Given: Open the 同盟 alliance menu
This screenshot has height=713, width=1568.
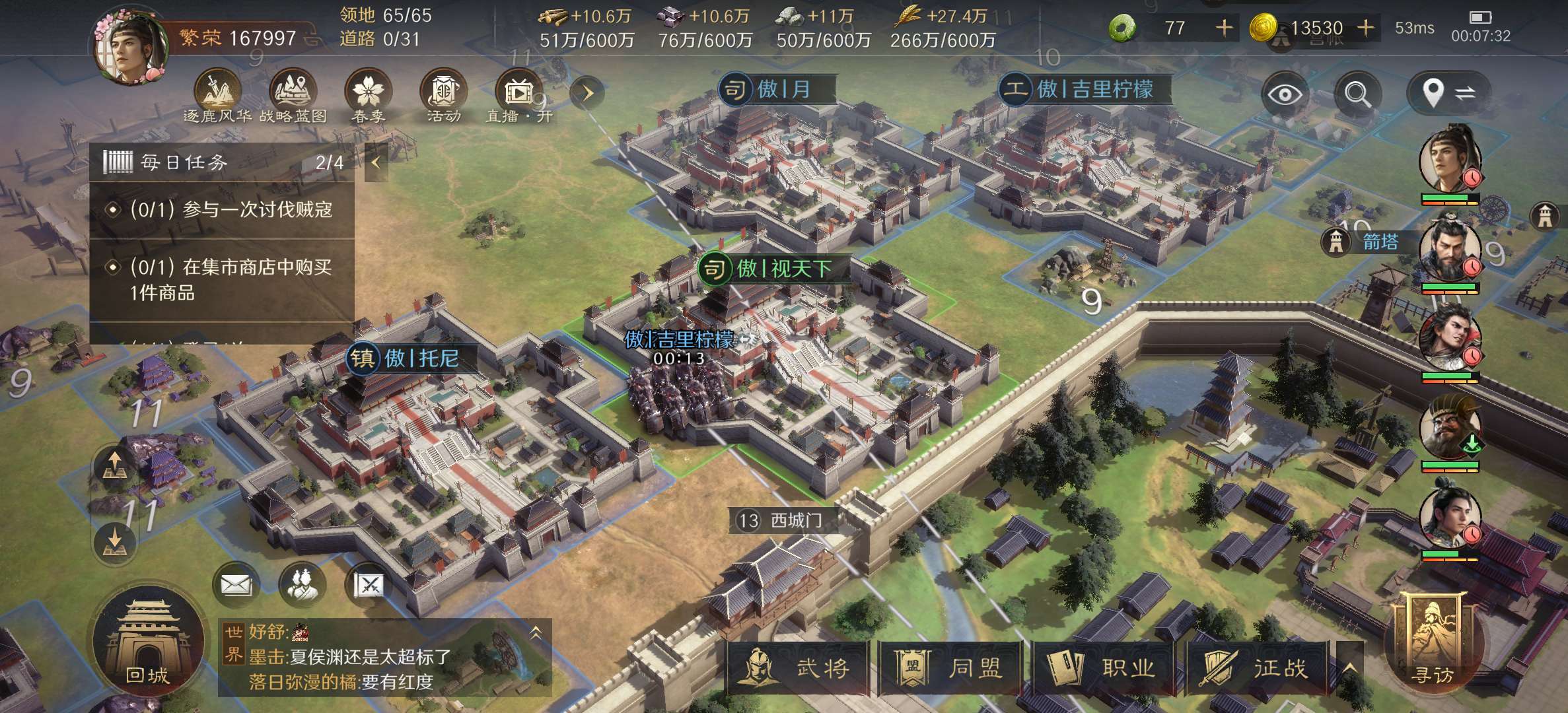Looking at the screenshot, I should [x=950, y=668].
